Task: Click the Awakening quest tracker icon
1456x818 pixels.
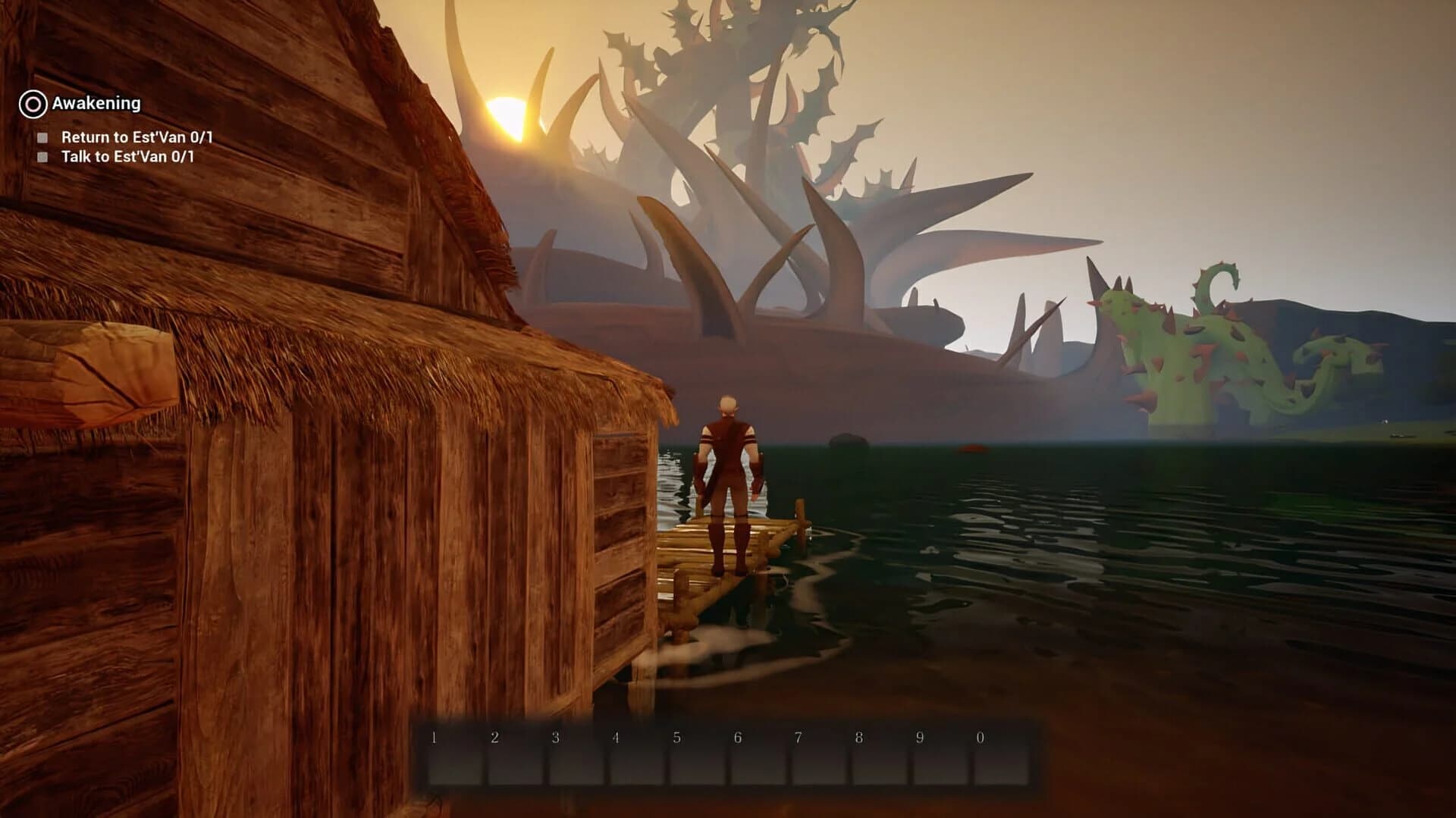Action: (x=32, y=102)
